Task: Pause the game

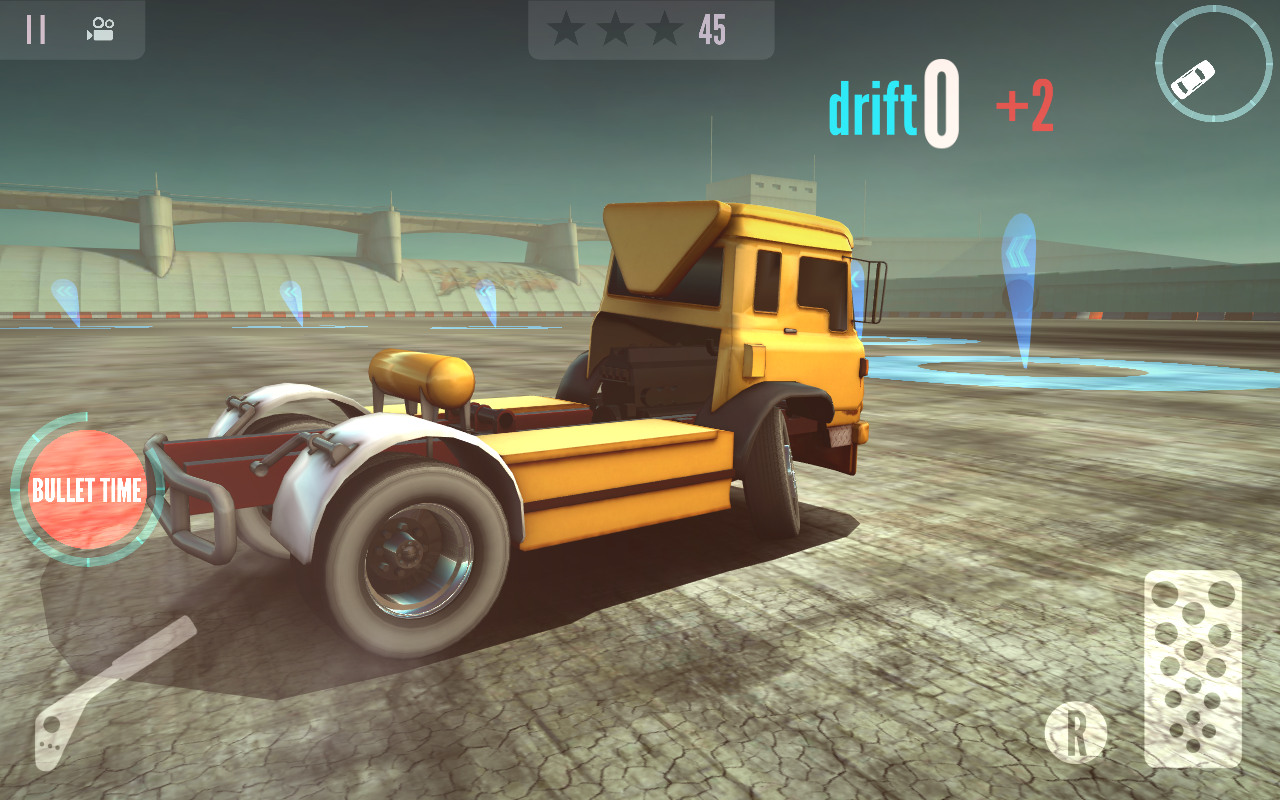Action: pyautogui.click(x=35, y=29)
